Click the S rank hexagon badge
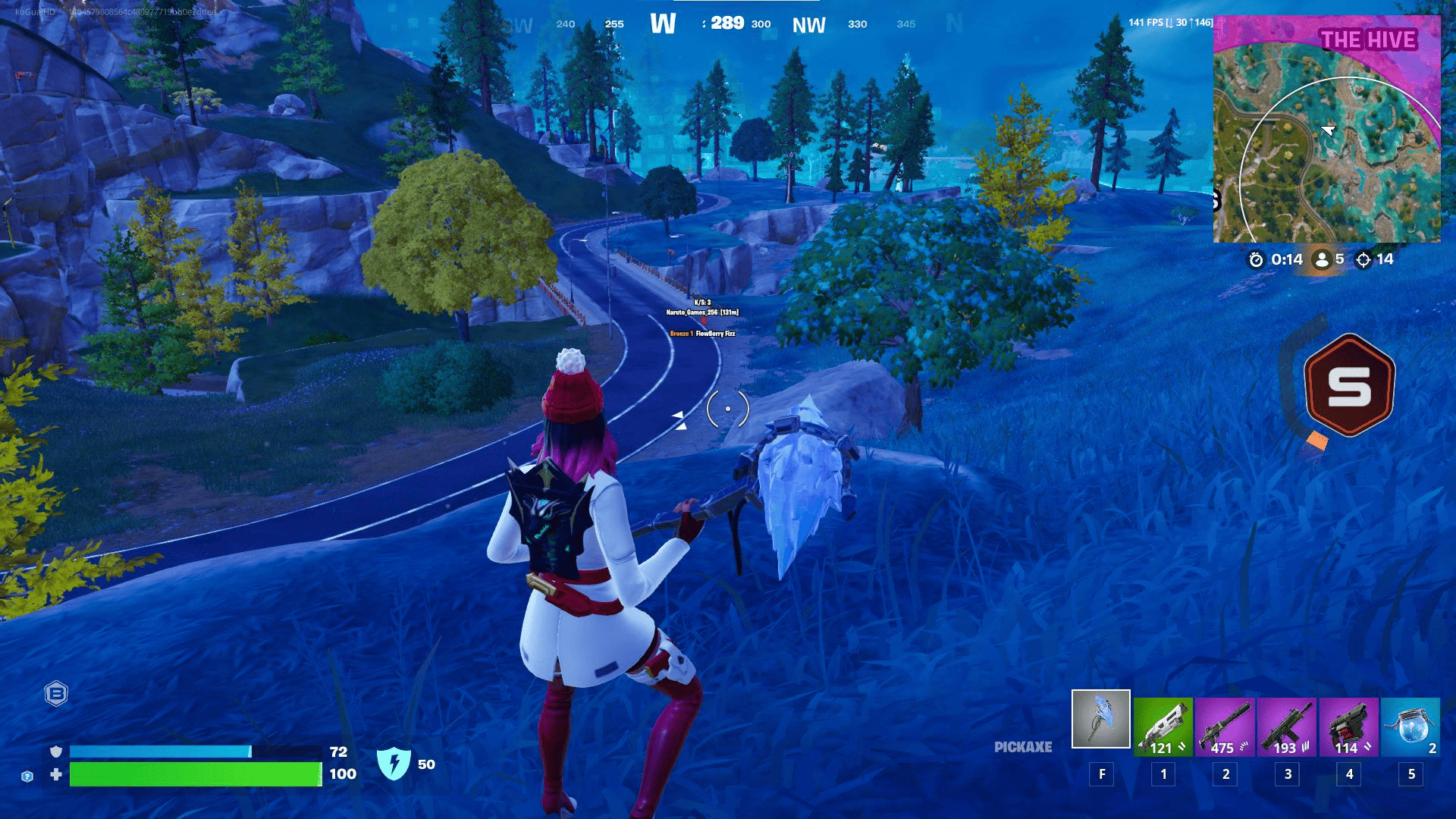Screen dimensions: 1456x819 pyautogui.click(x=1349, y=386)
